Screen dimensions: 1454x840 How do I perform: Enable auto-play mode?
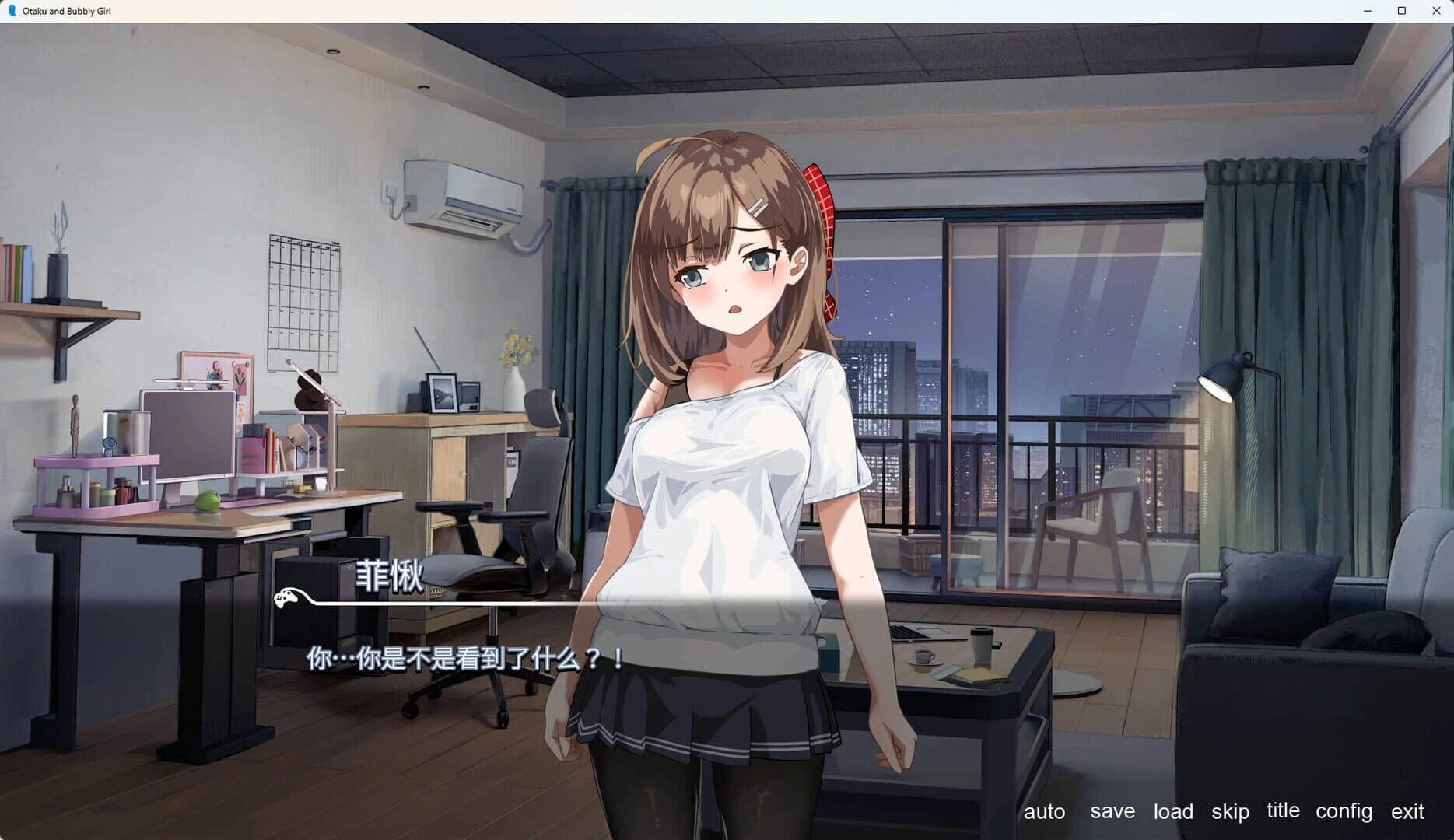point(1045,811)
